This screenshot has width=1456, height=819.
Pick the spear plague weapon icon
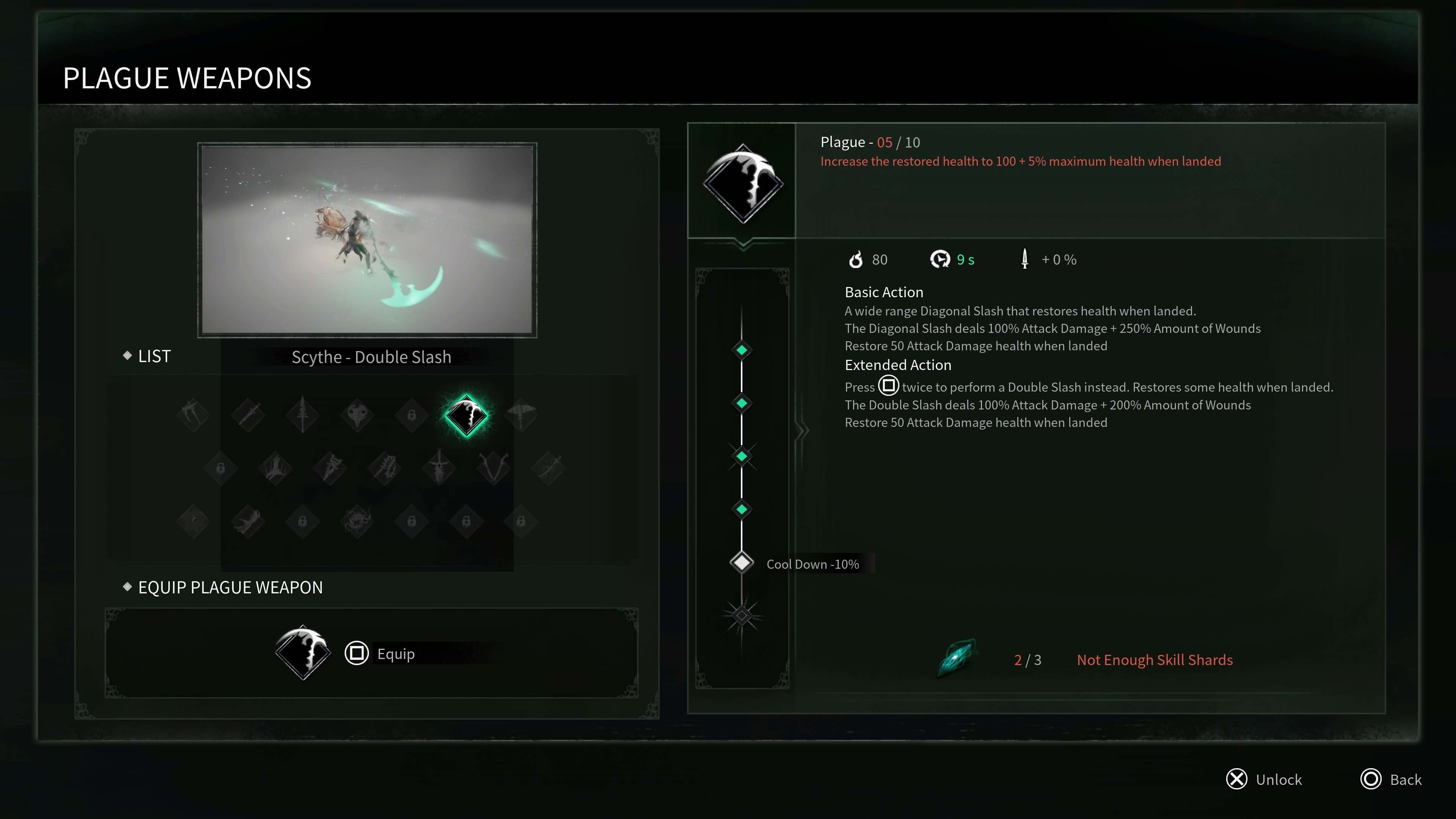click(303, 416)
